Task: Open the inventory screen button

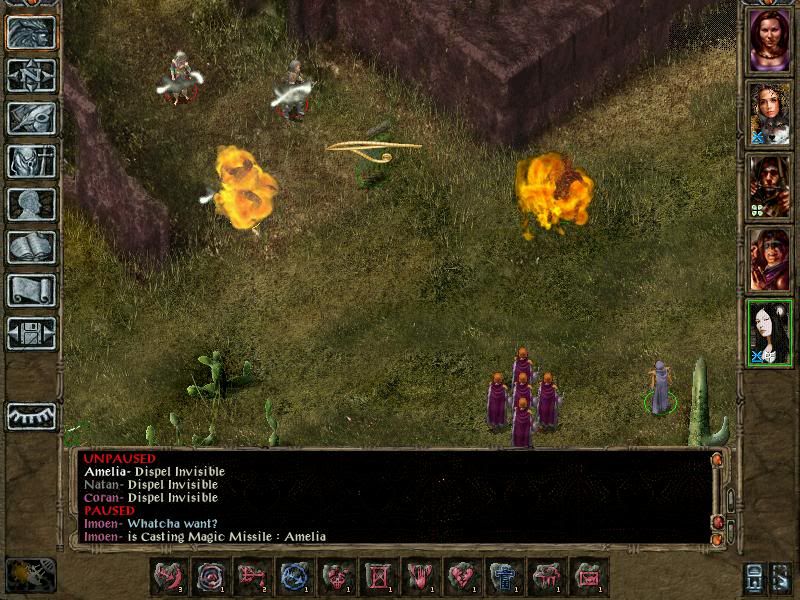Action: click(31, 161)
